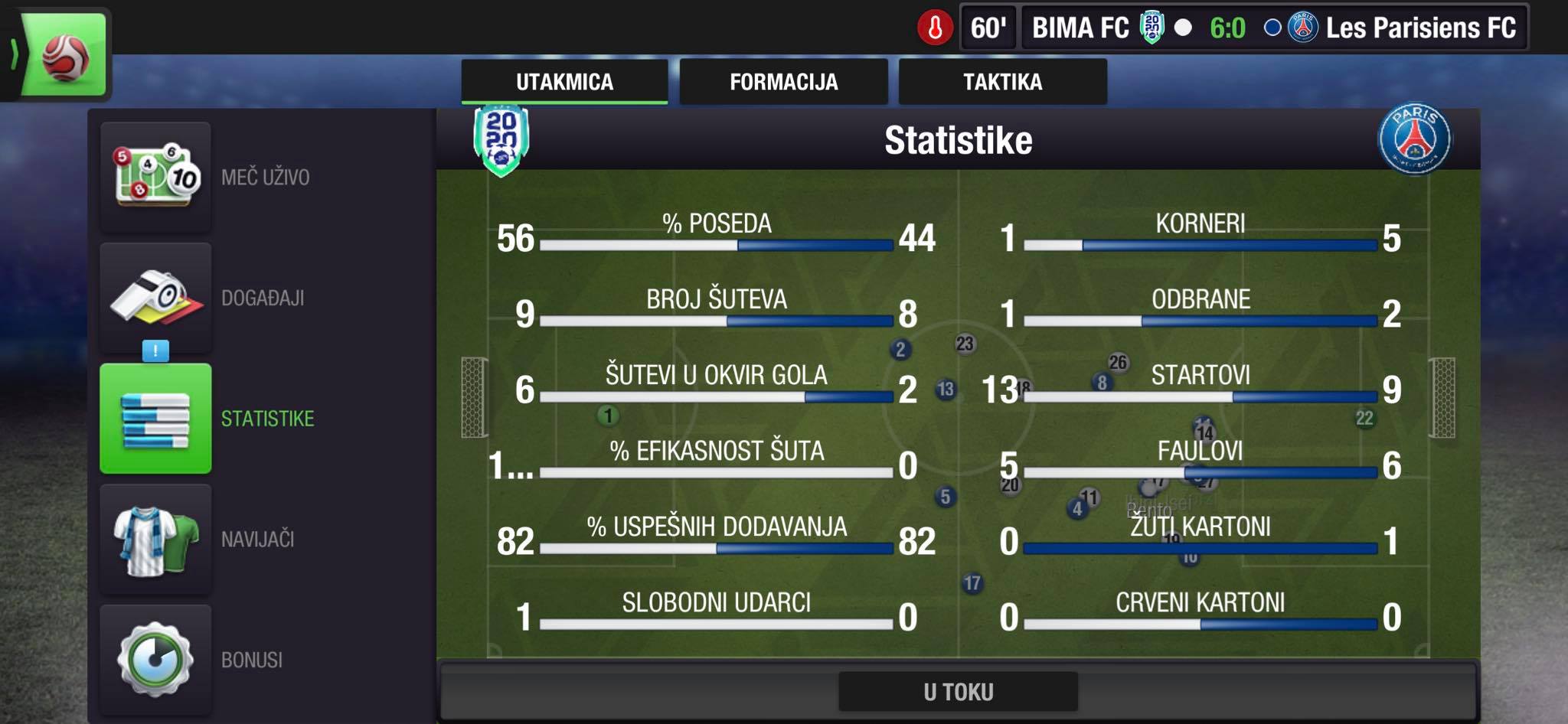Viewport: 1568px width, 724px height.
Task: Click the Paris crest in stats header
Action: point(1414,140)
